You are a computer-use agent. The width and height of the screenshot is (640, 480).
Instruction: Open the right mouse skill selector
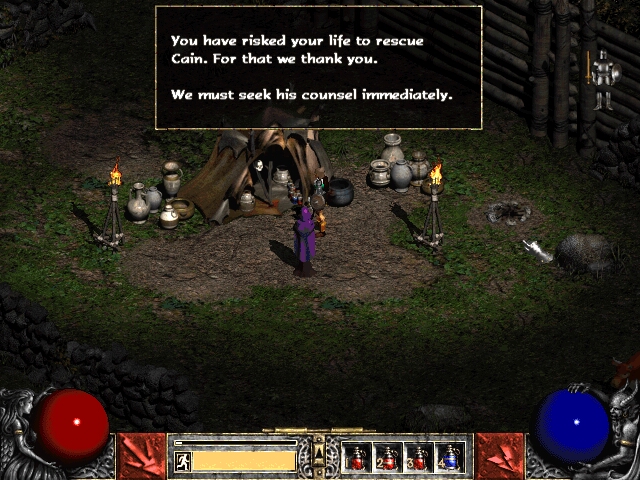pos(499,456)
